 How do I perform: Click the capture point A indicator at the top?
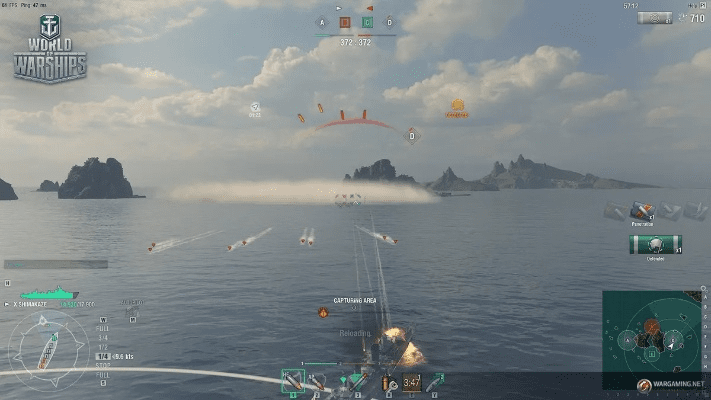click(322, 22)
